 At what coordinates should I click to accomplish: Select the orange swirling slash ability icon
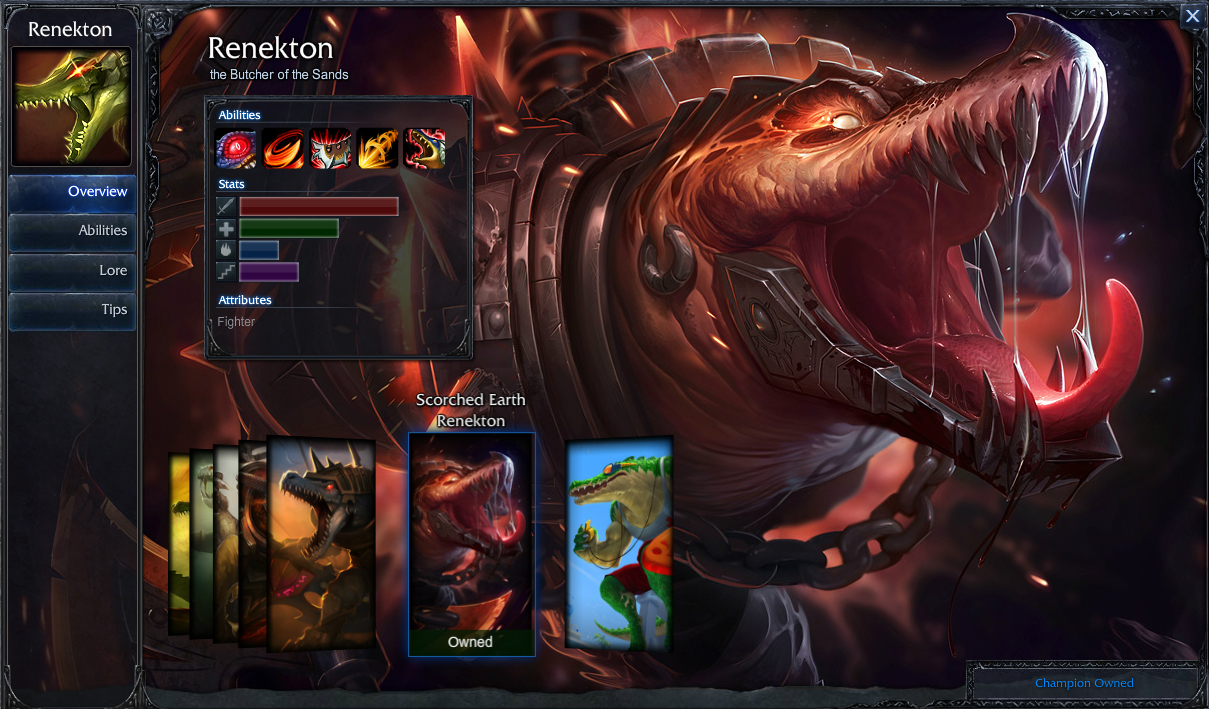[283, 149]
